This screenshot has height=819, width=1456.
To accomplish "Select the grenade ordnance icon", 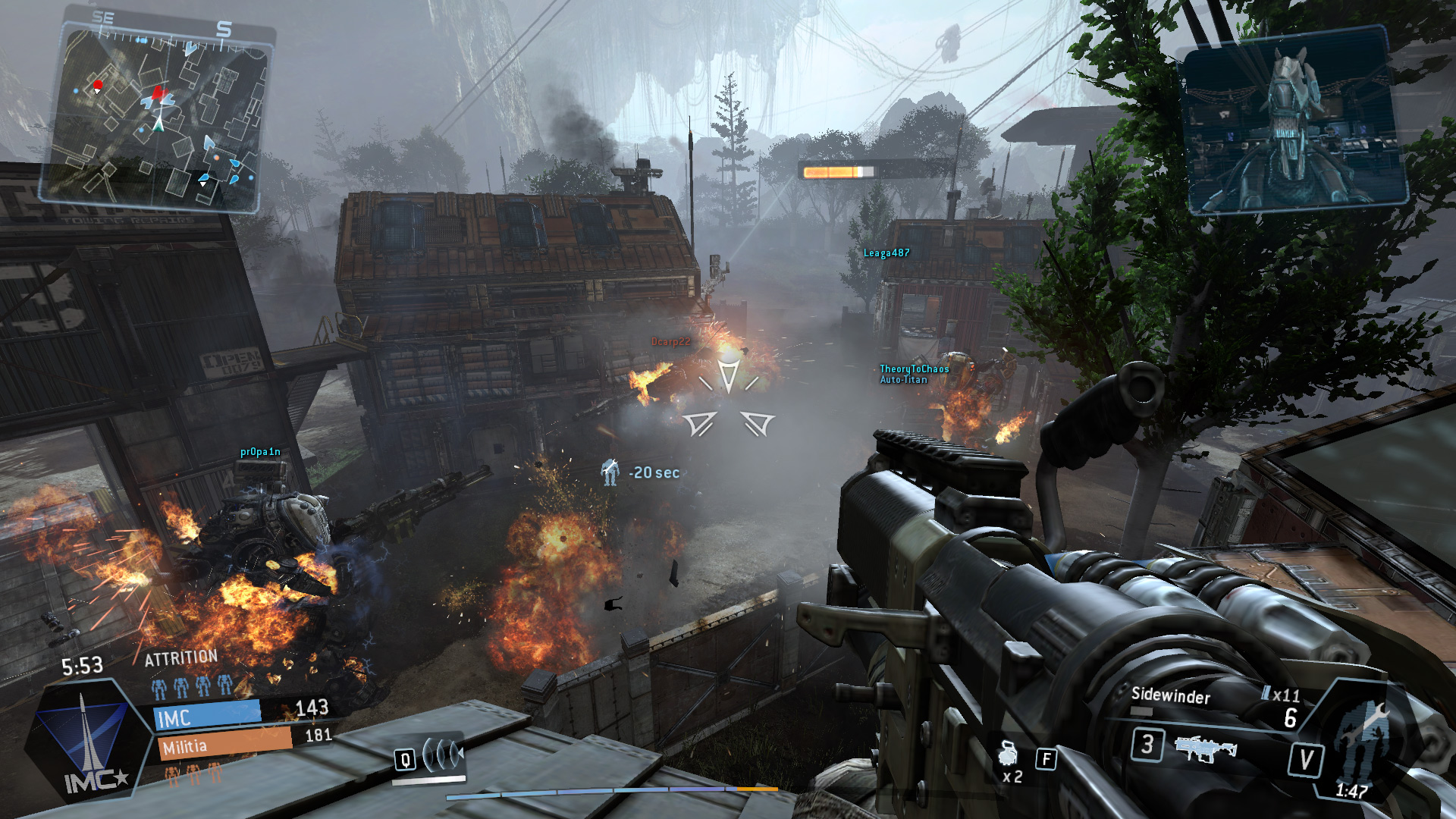I will click(x=1008, y=754).
